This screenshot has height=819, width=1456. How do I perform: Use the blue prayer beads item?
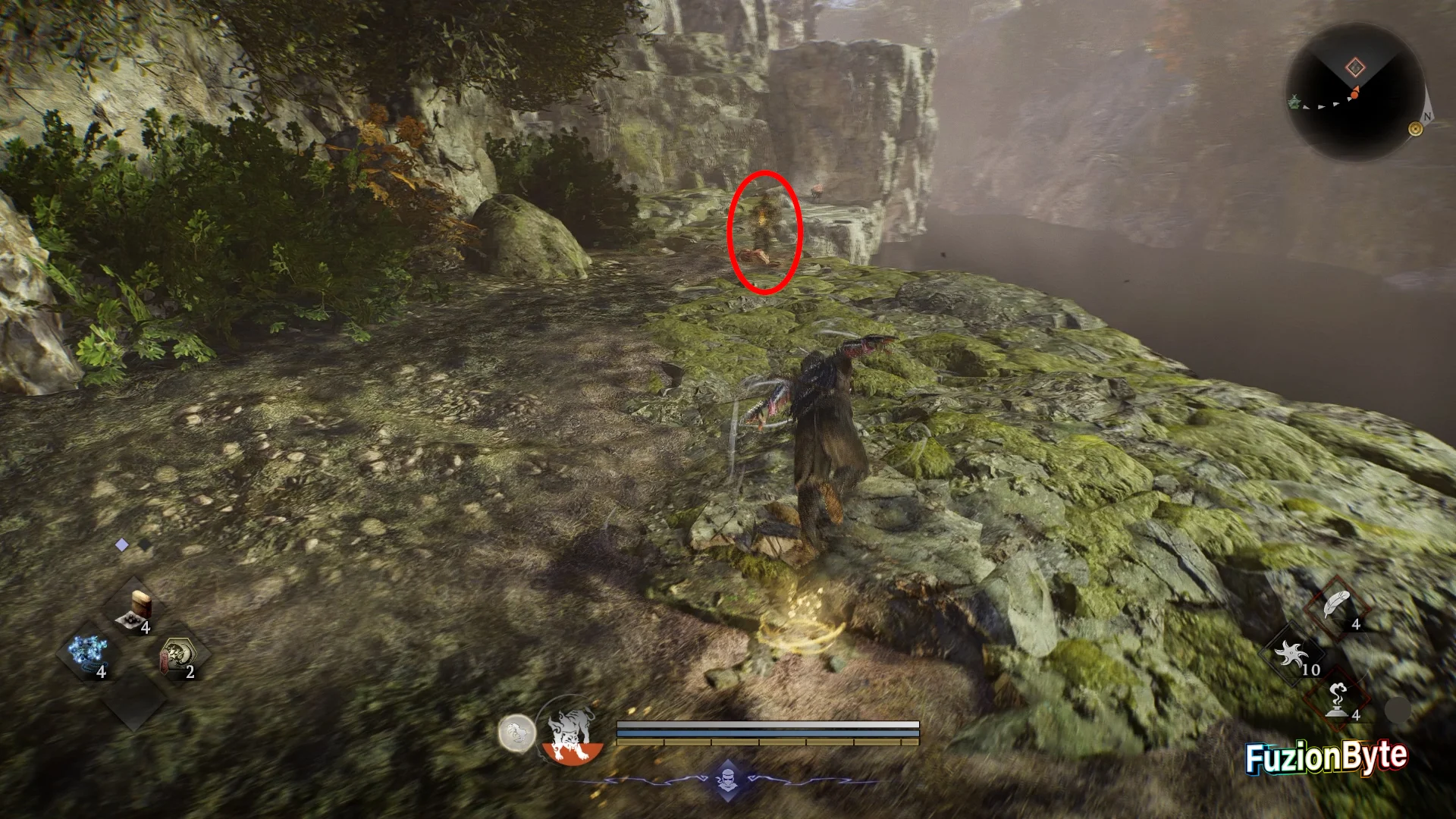click(89, 652)
